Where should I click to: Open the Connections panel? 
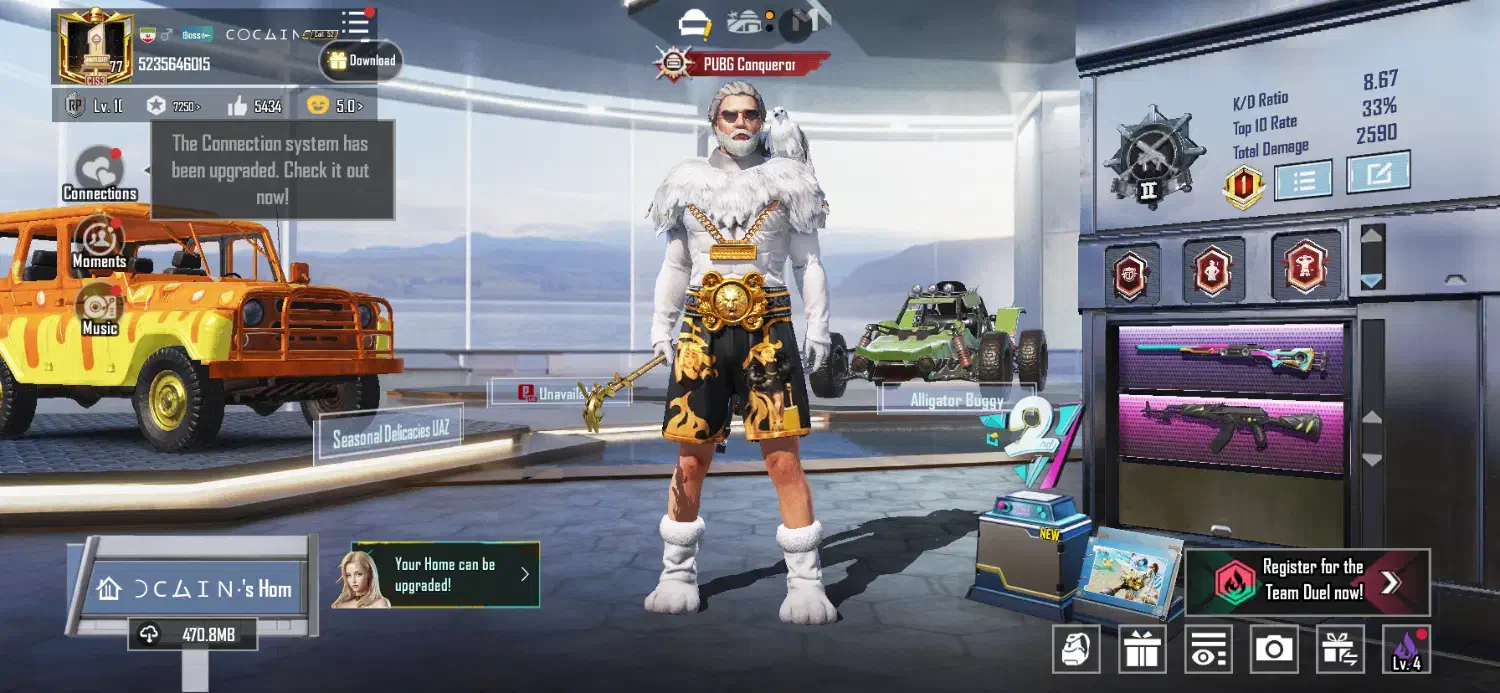point(99,172)
